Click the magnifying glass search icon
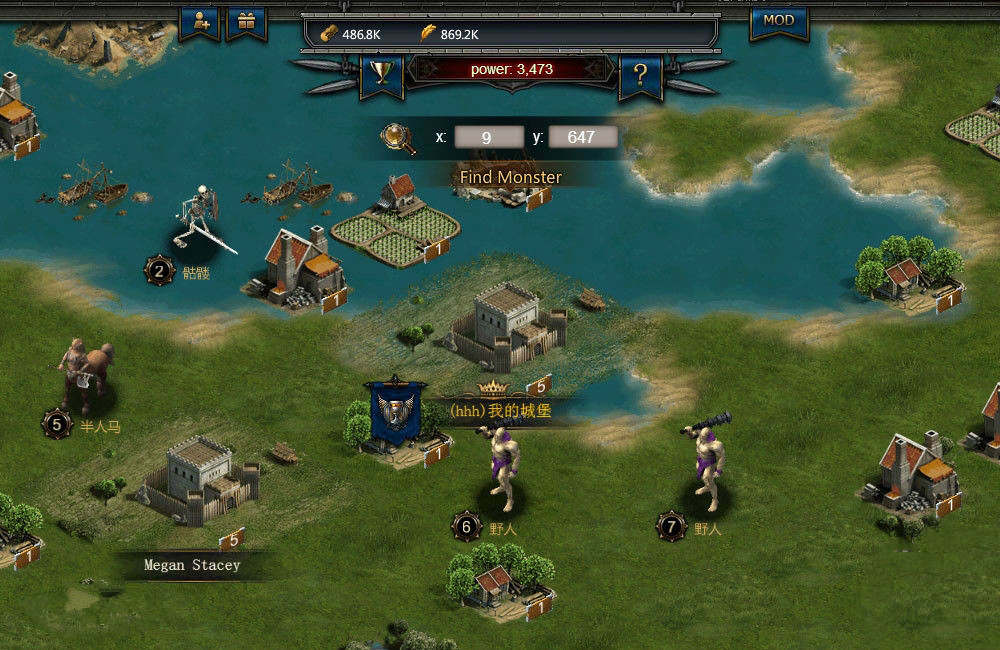This screenshot has height=650, width=1000. point(399,138)
